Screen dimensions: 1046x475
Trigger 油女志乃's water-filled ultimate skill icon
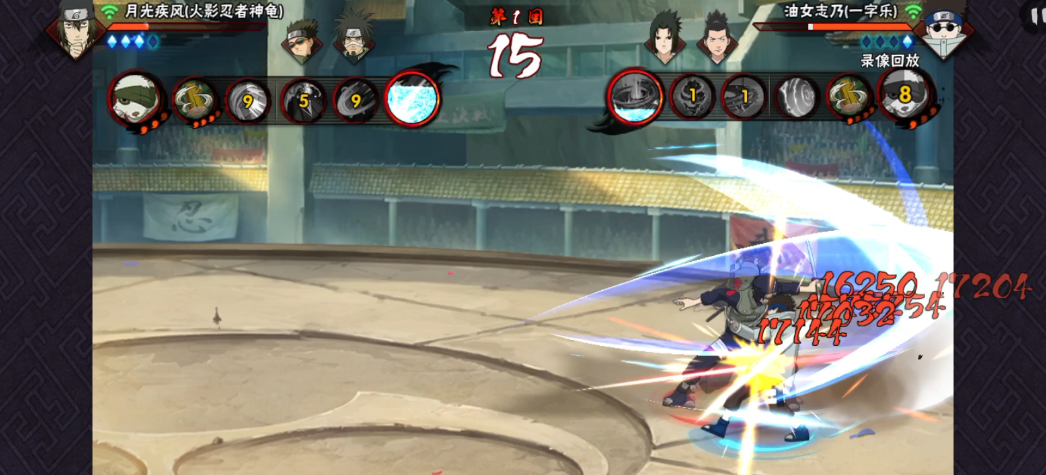coord(634,98)
